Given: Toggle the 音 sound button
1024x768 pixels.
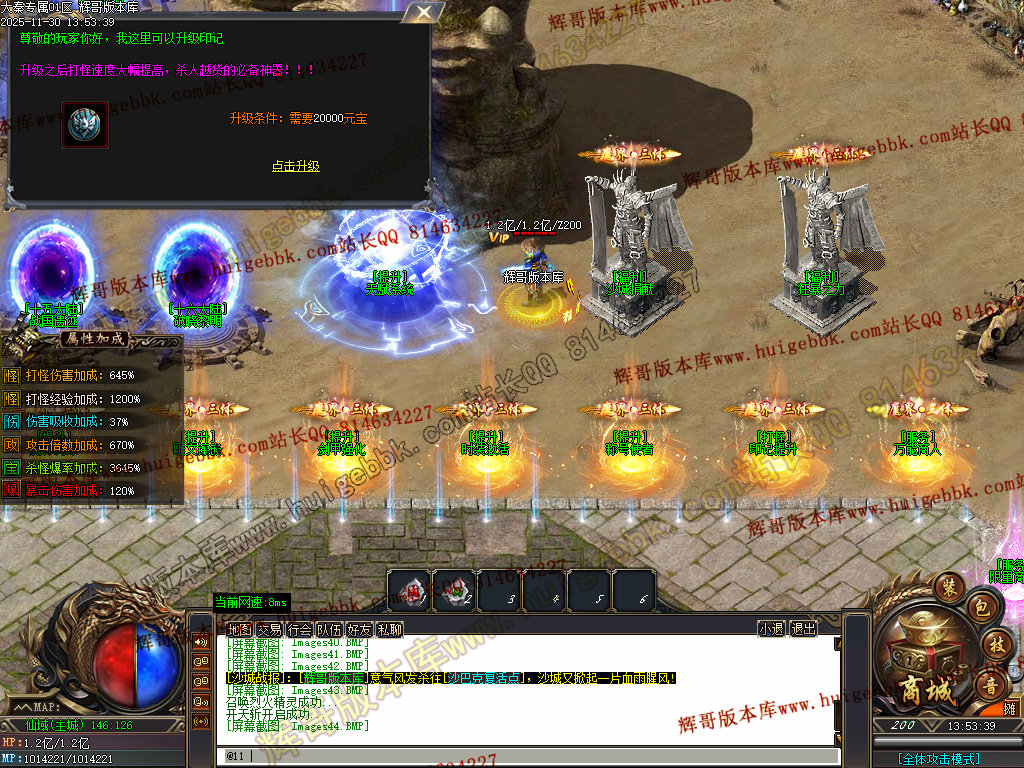Looking at the screenshot, I should click(x=993, y=685).
